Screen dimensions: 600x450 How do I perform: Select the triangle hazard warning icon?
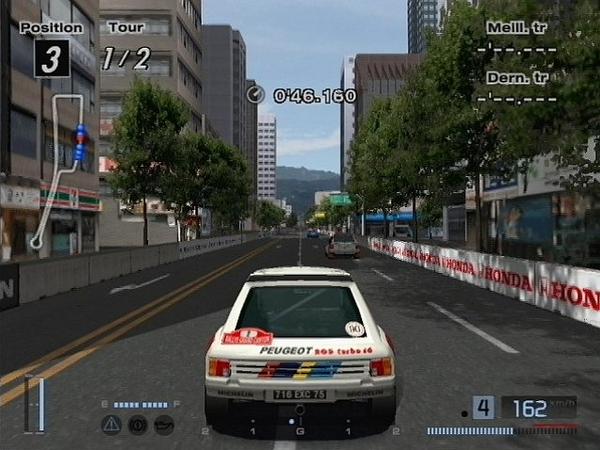click(111, 424)
